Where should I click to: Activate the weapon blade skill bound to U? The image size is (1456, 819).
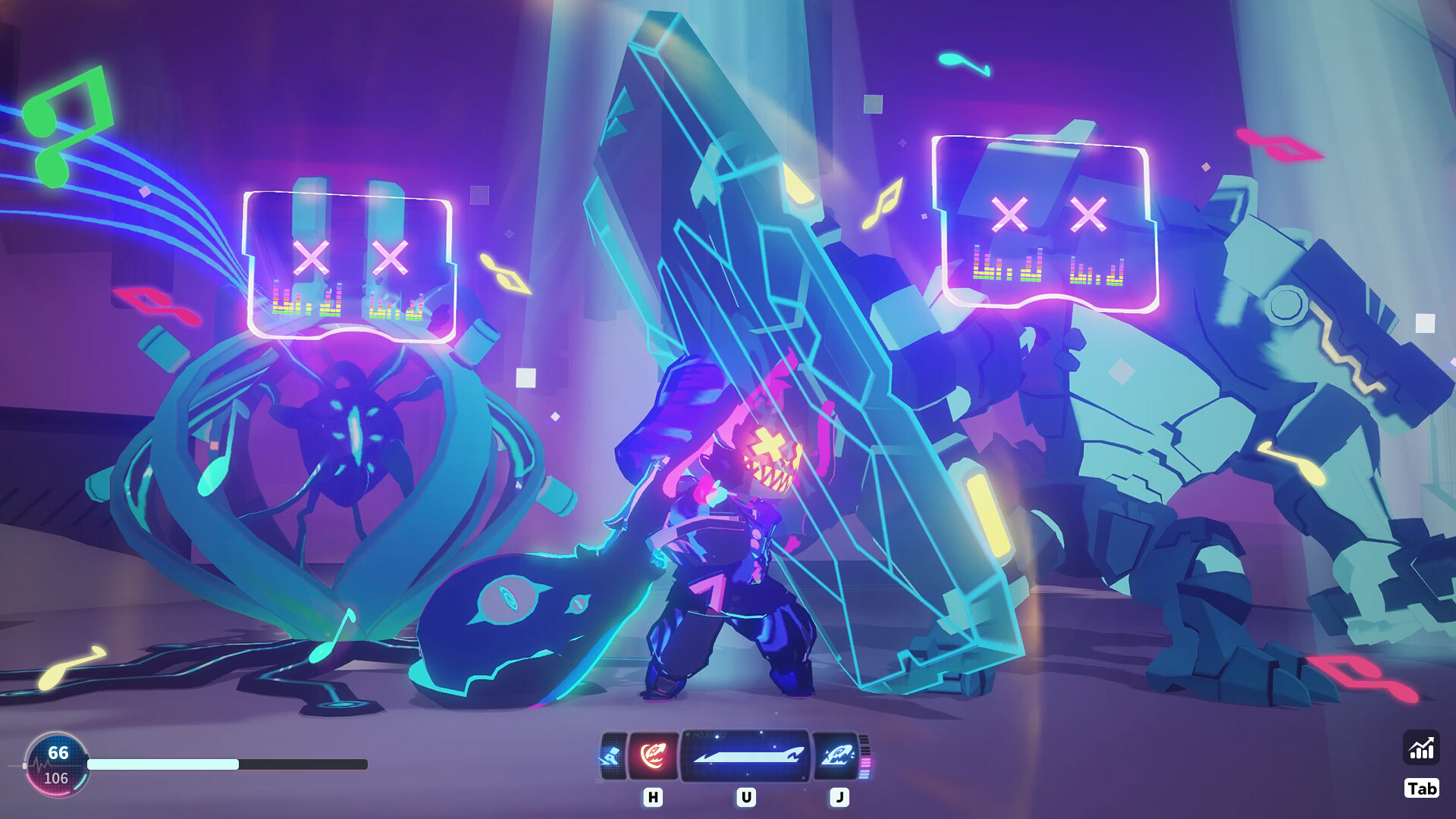(x=746, y=757)
